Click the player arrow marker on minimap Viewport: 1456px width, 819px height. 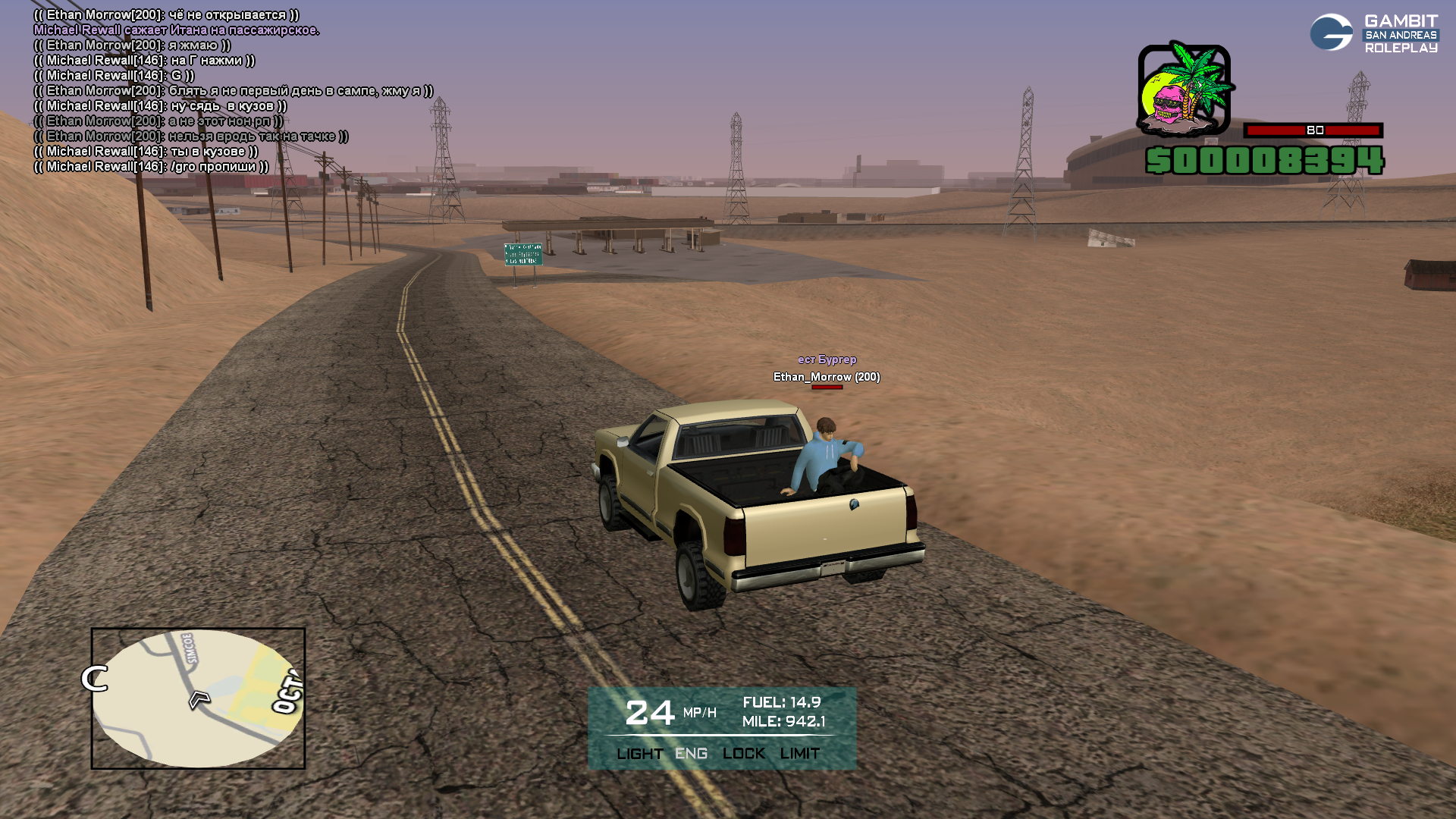pos(199,698)
